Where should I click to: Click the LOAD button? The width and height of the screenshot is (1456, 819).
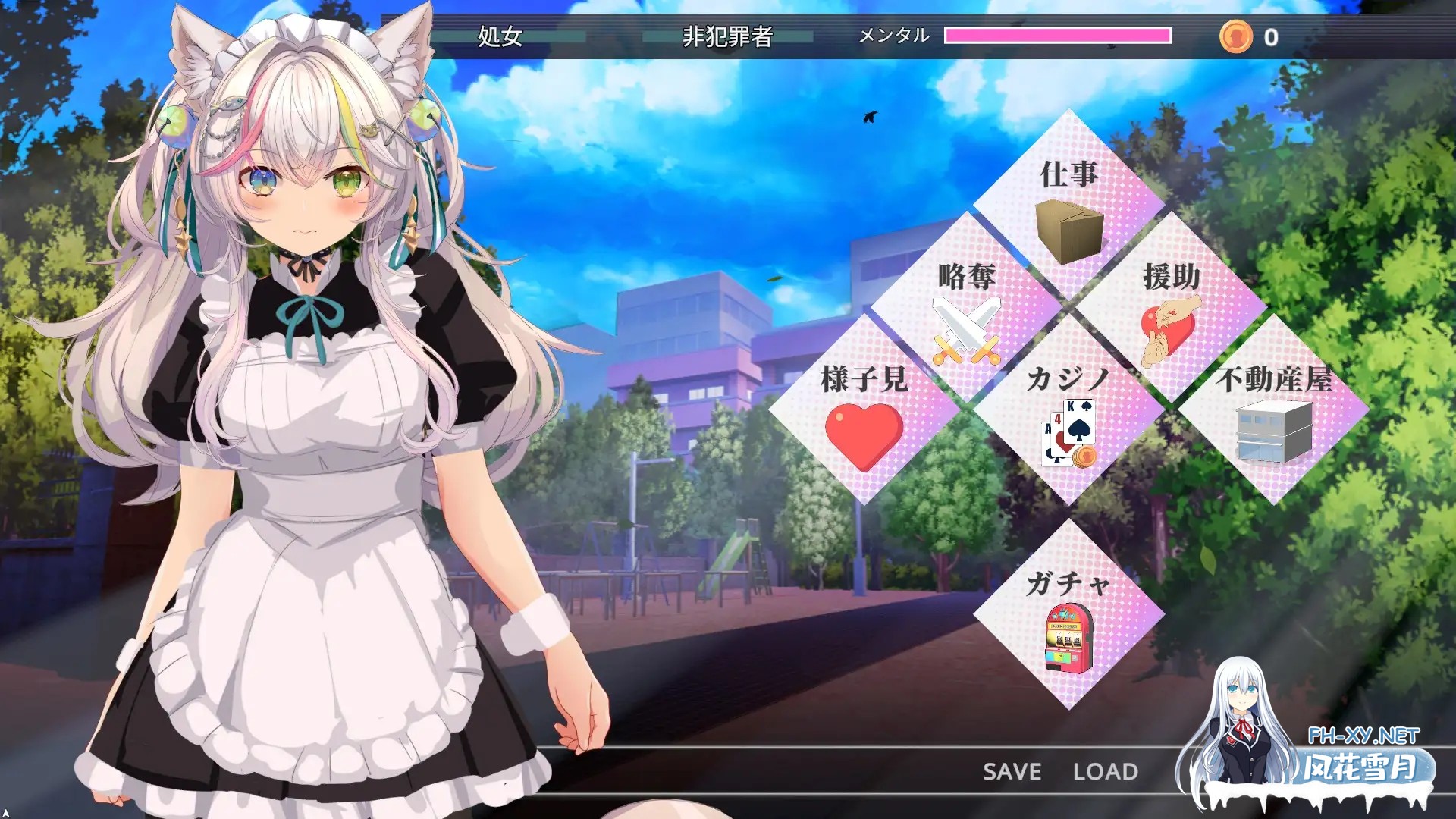[x=1106, y=771]
